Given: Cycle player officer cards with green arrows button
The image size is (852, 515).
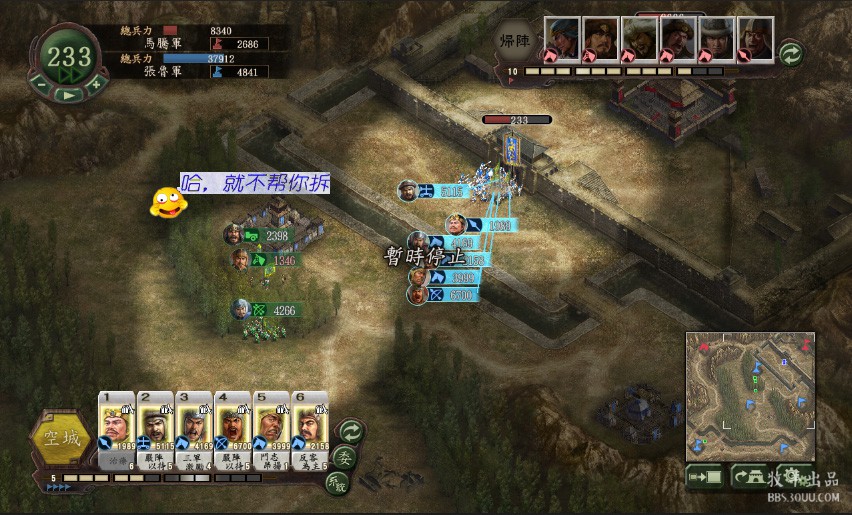Looking at the screenshot, I should point(350,430).
